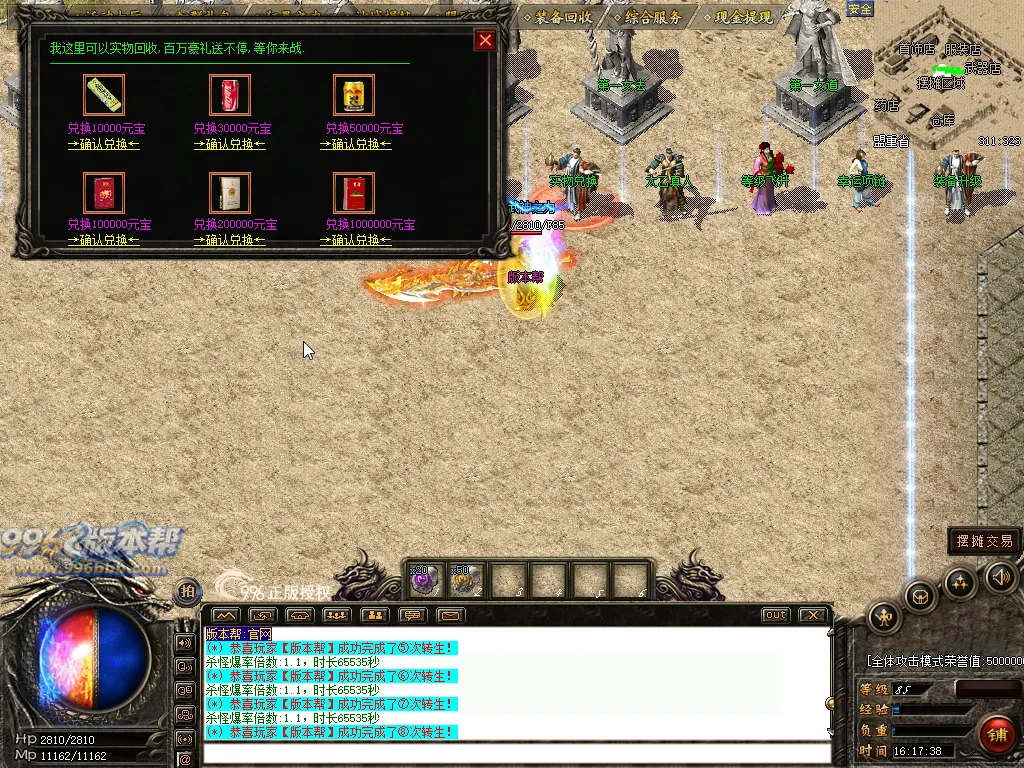Confirm the 50000 元宝 exchange
The width and height of the screenshot is (1024, 768).
pyautogui.click(x=355, y=144)
